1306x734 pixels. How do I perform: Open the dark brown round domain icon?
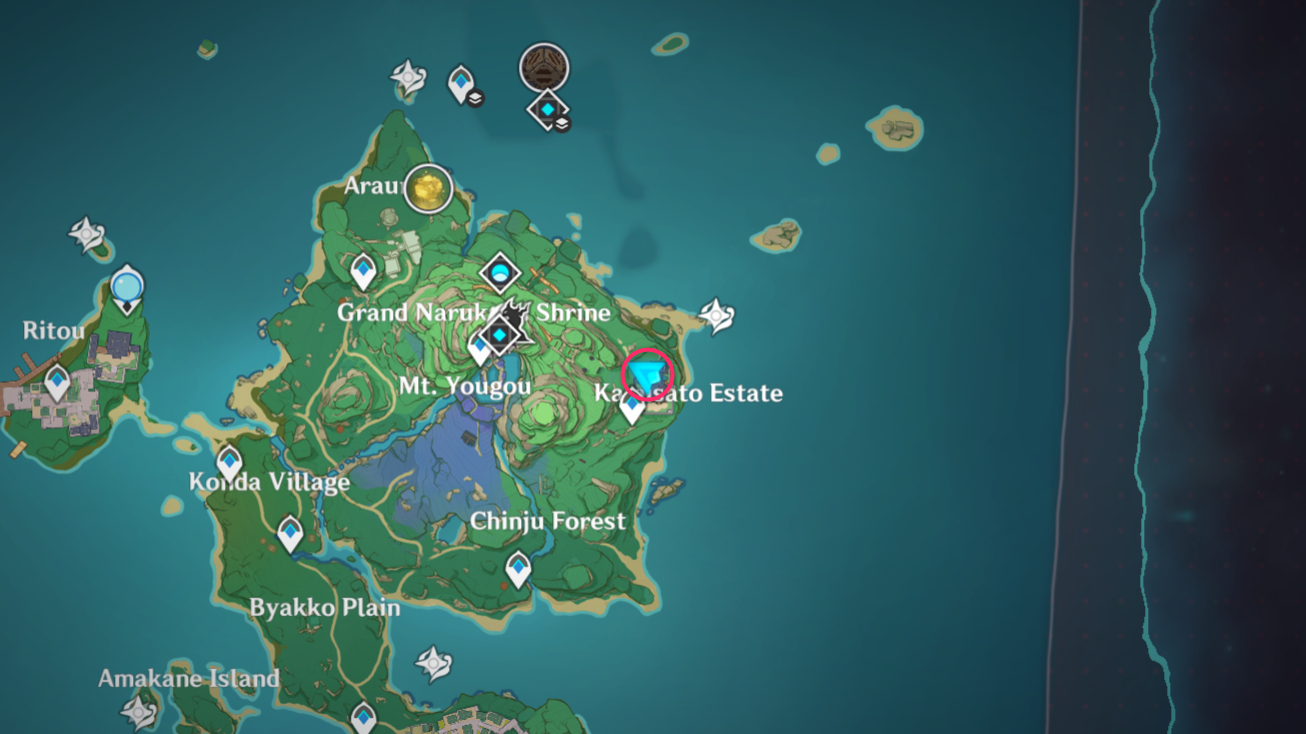544,68
